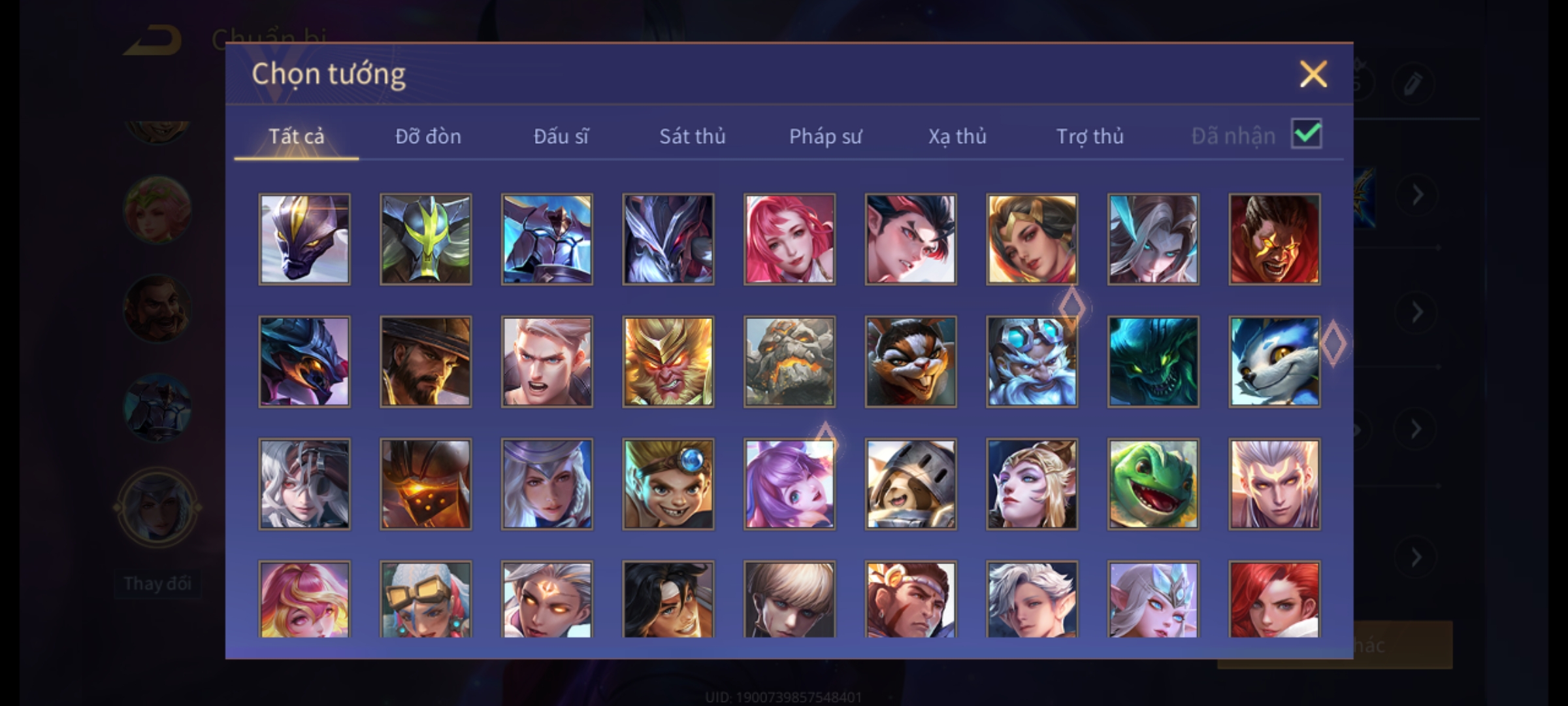Image resolution: width=1568 pixels, height=706 pixels.
Task: Select the stone golem with lava hero
Action: 789,362
